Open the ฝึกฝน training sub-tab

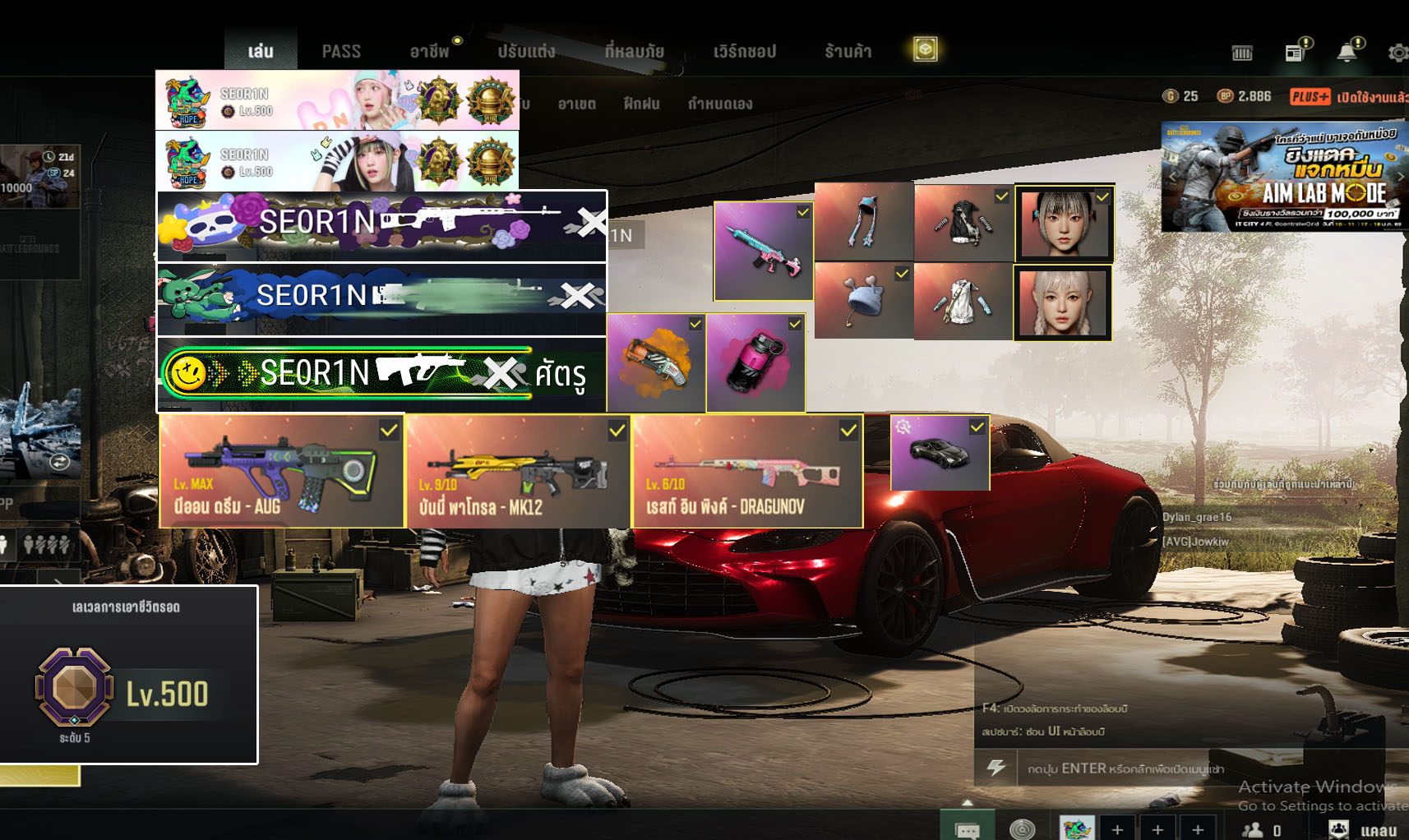(x=641, y=104)
